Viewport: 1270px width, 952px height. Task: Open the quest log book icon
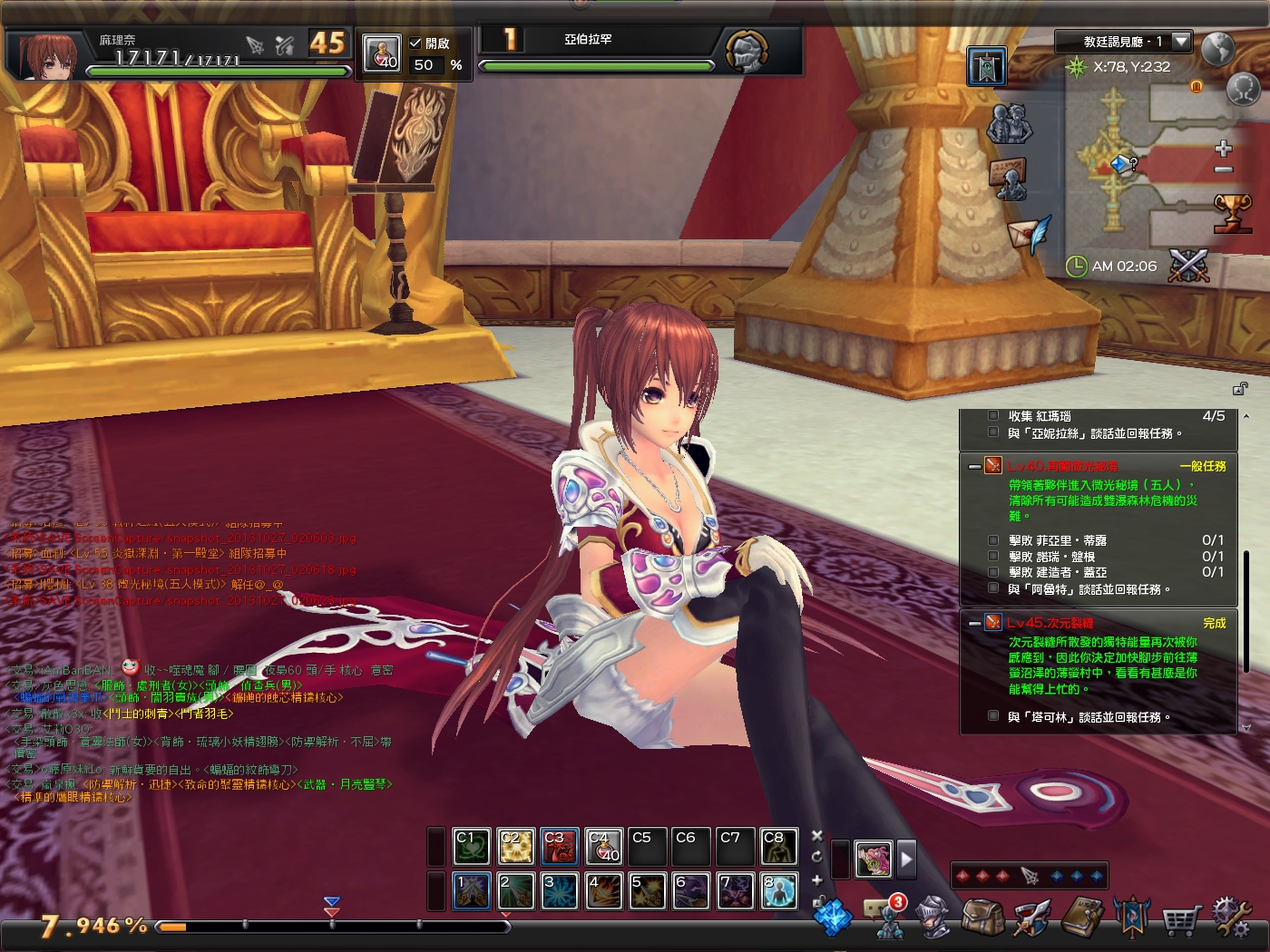pos(1083,918)
